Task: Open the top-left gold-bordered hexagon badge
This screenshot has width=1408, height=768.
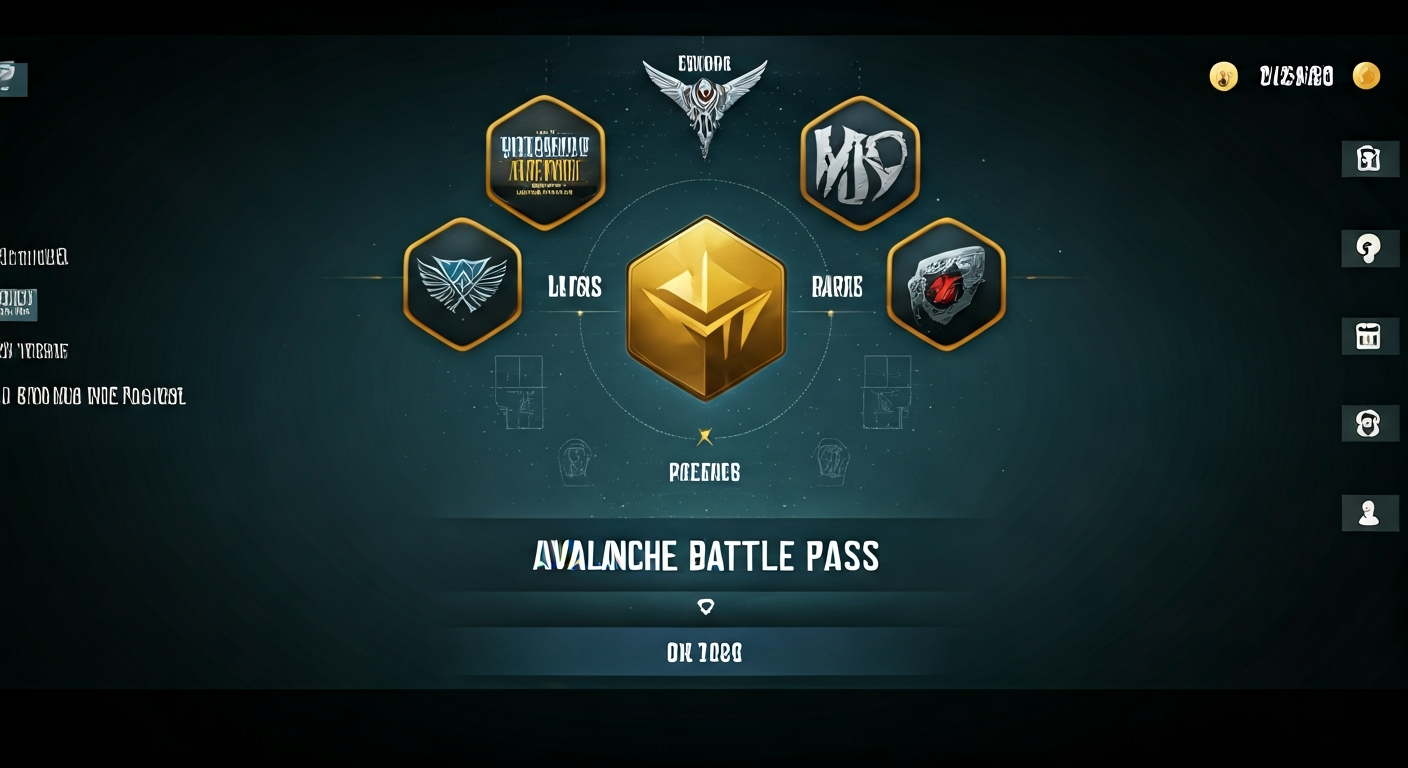Action: (x=545, y=163)
